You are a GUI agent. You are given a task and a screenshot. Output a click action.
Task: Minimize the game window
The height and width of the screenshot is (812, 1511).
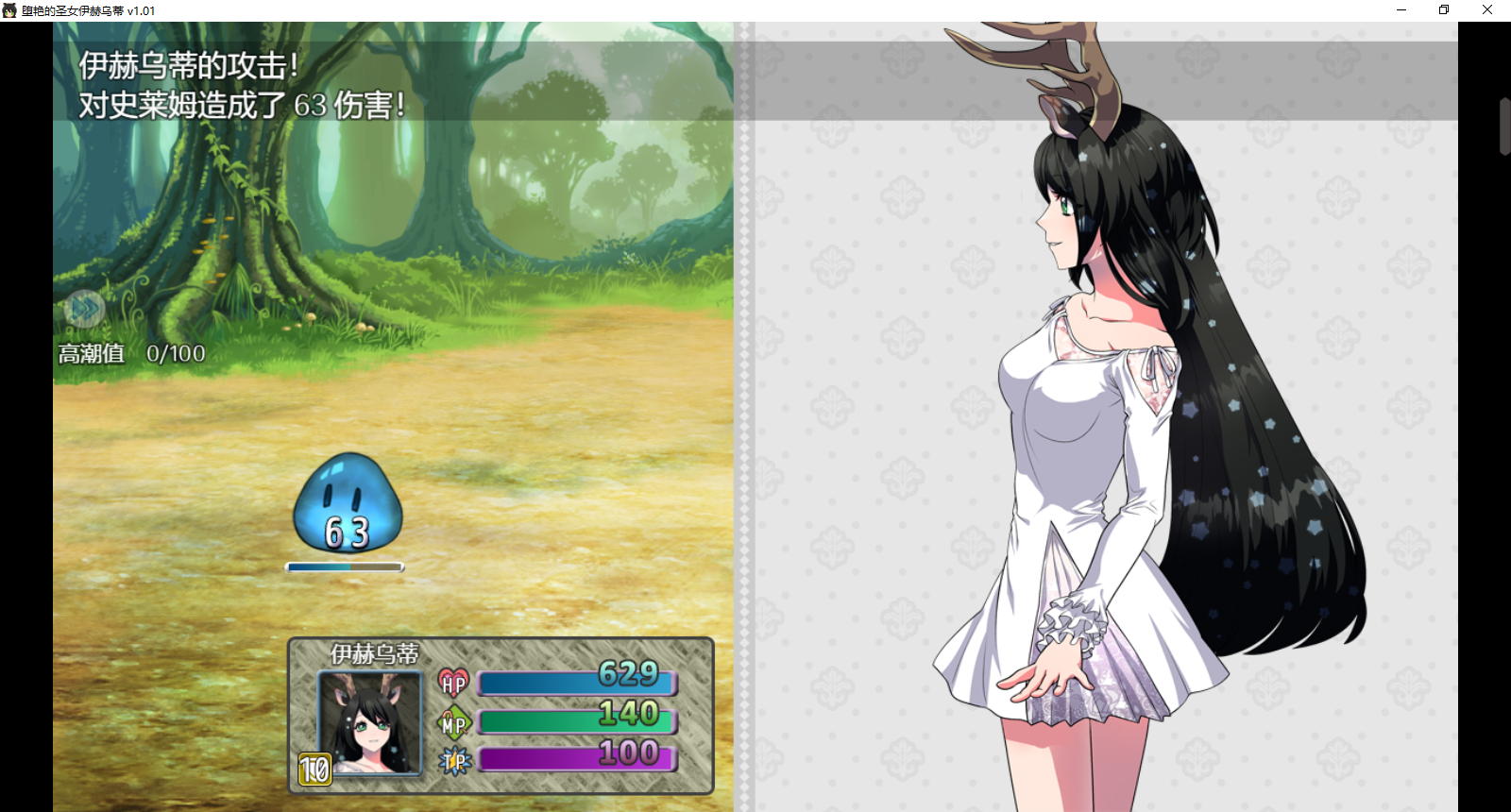pos(1401,9)
